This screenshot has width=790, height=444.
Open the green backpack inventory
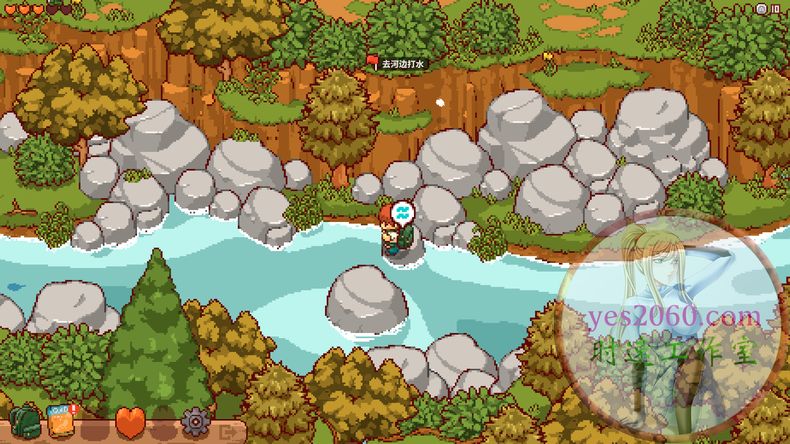[24, 421]
